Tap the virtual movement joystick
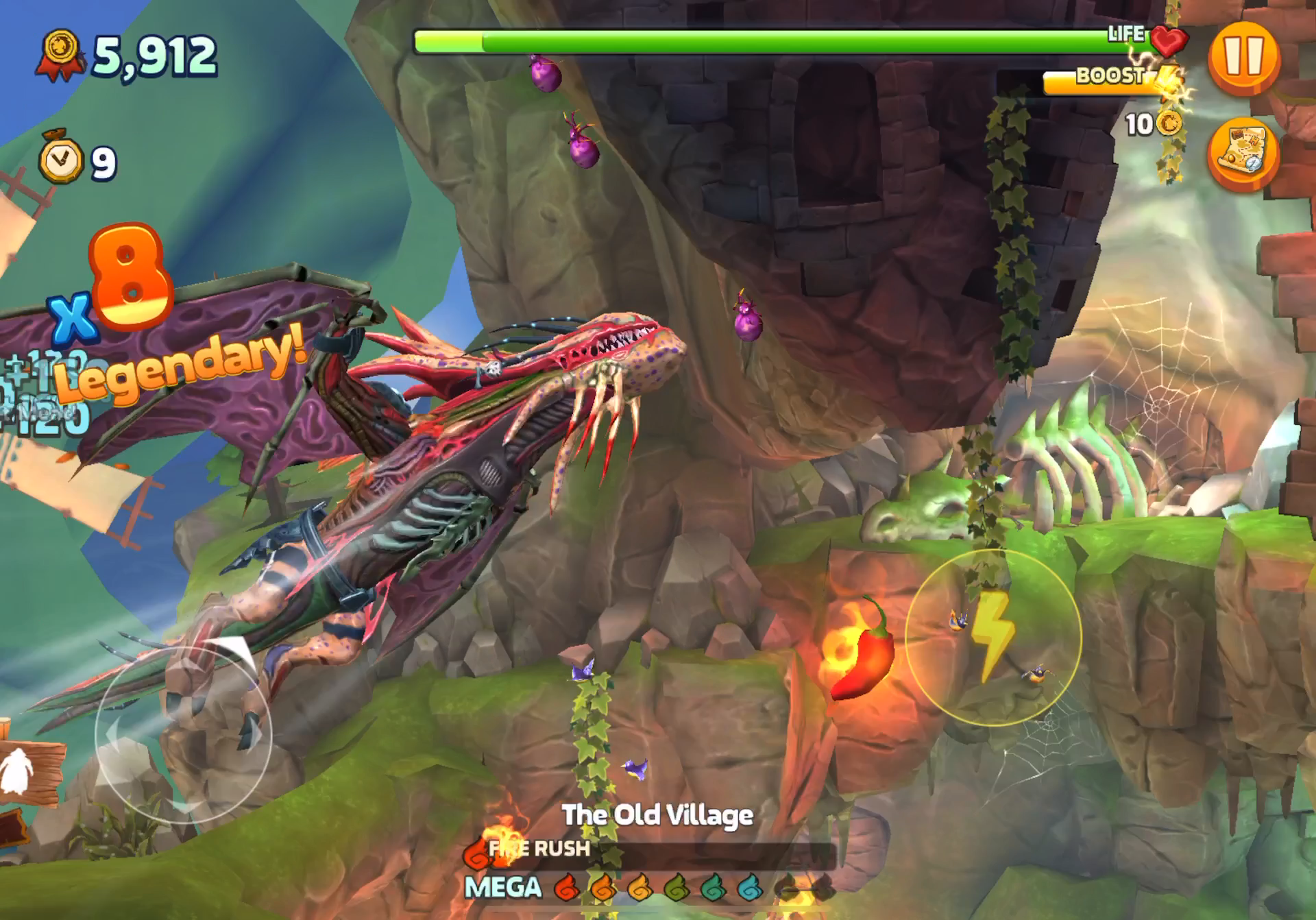The width and height of the screenshot is (1316, 920). click(x=184, y=735)
